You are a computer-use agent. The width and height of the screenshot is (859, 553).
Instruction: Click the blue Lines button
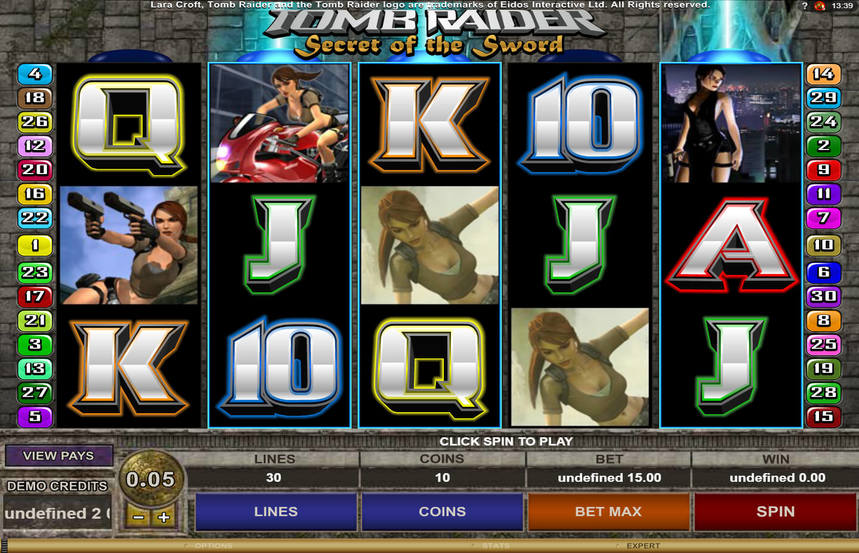(276, 511)
